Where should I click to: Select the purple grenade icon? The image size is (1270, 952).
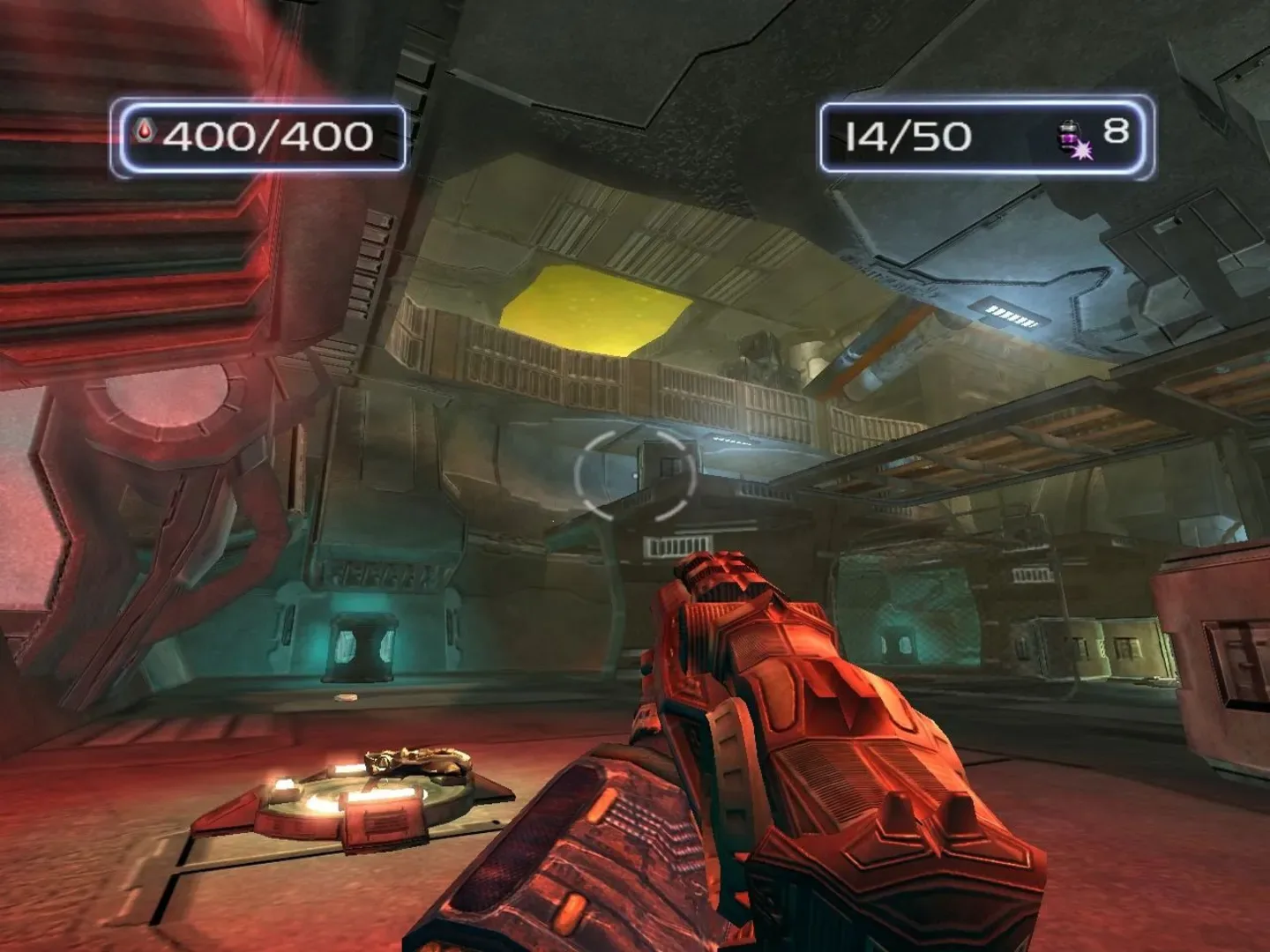tap(1070, 137)
